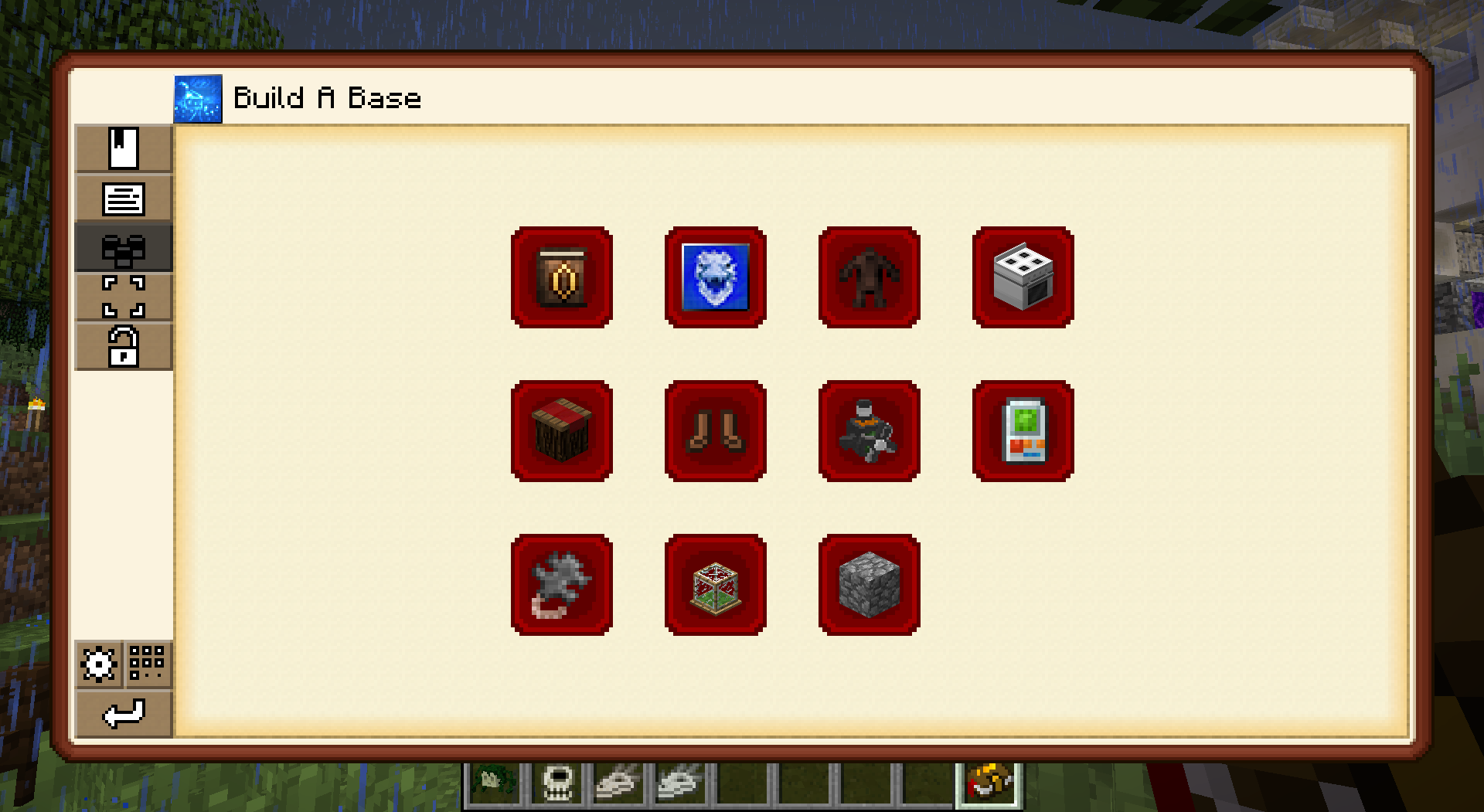
Task: Open the kitchen stove quest
Action: tap(1023, 277)
